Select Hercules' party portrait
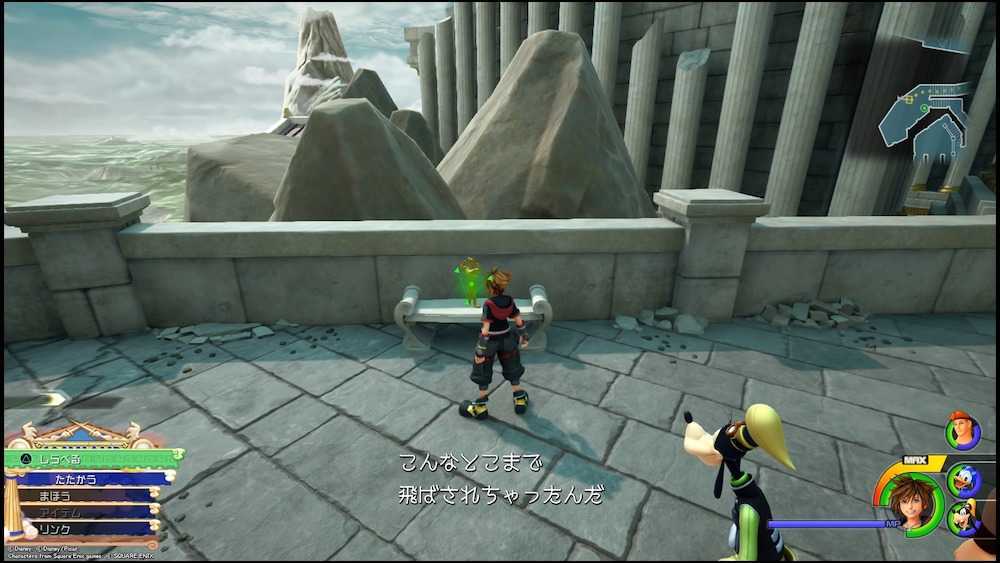Screen dimensions: 1000x563 [961, 431]
